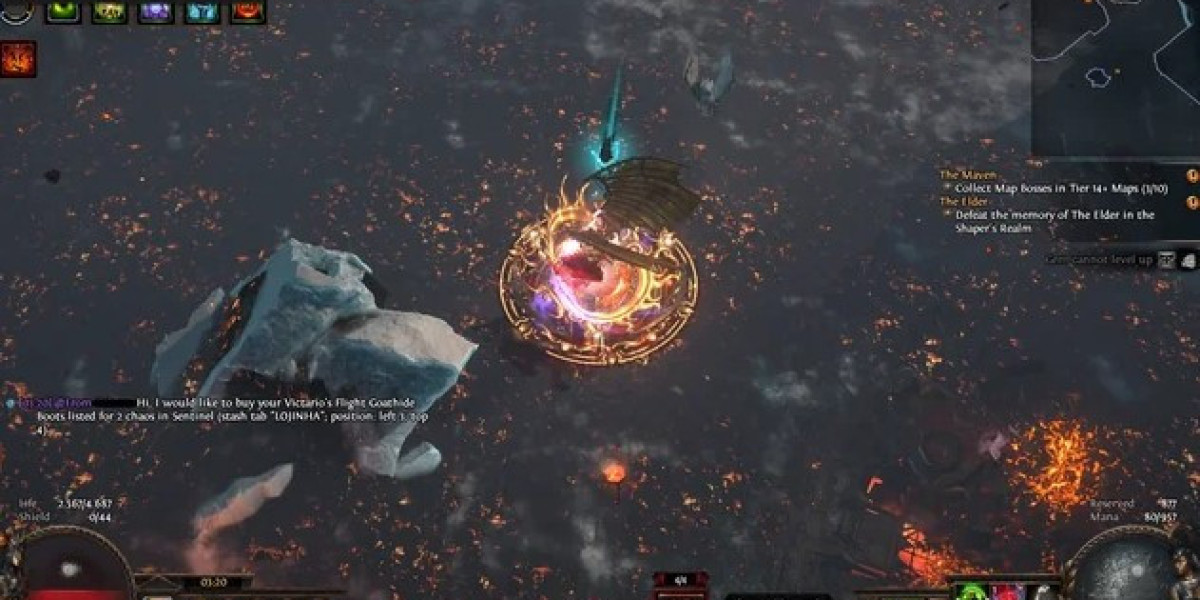This screenshot has width=1200, height=600.
Task: Open the minimap overlay
Action: coord(1115,77)
